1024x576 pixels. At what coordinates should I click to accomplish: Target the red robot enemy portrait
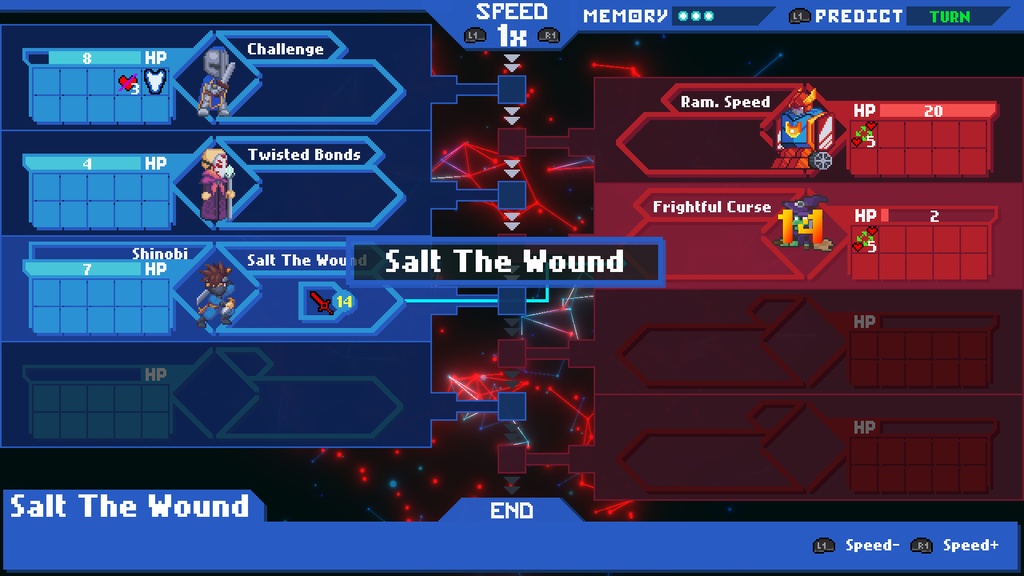coord(805,129)
